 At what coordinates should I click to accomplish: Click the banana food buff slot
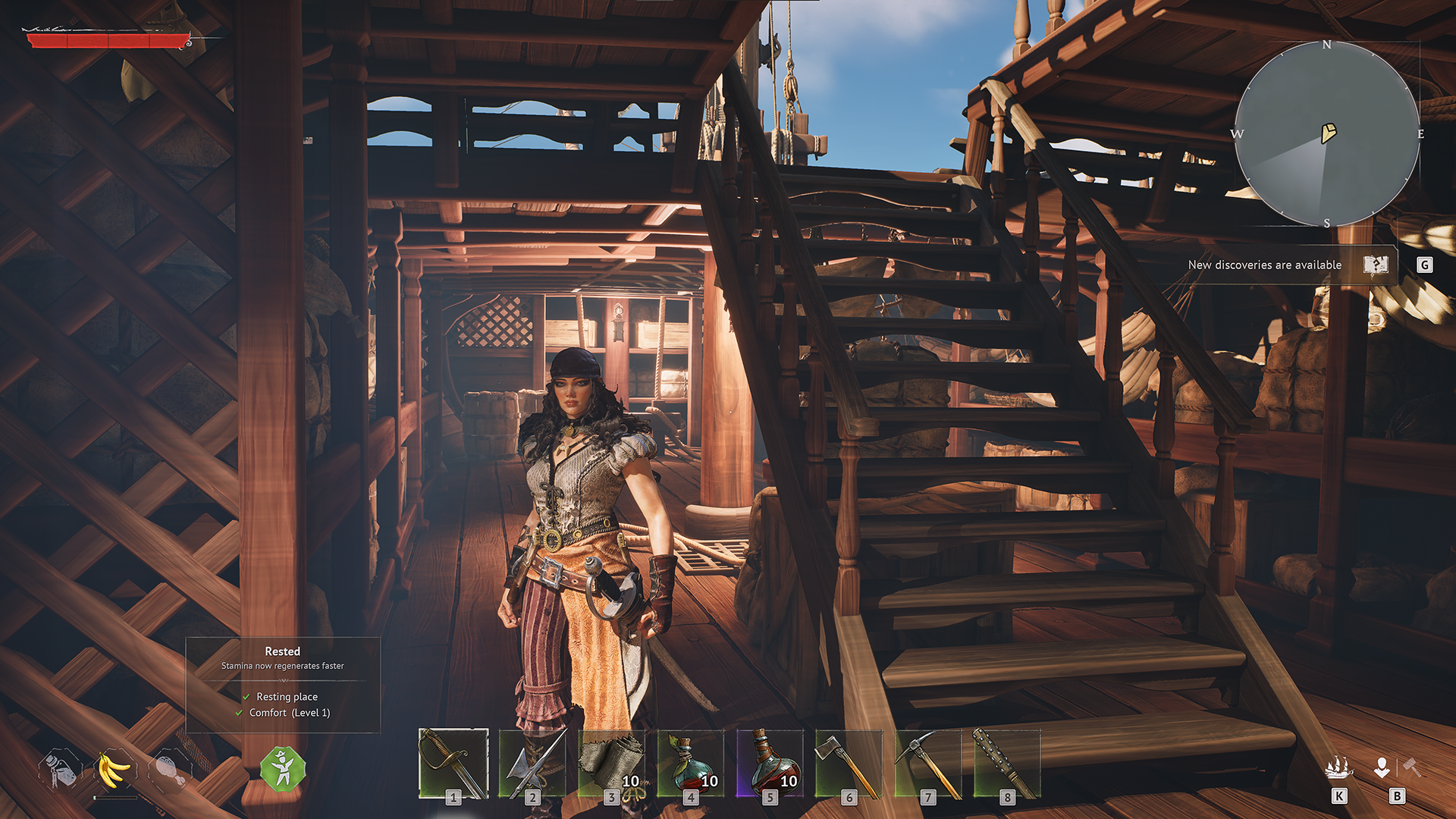click(x=114, y=770)
